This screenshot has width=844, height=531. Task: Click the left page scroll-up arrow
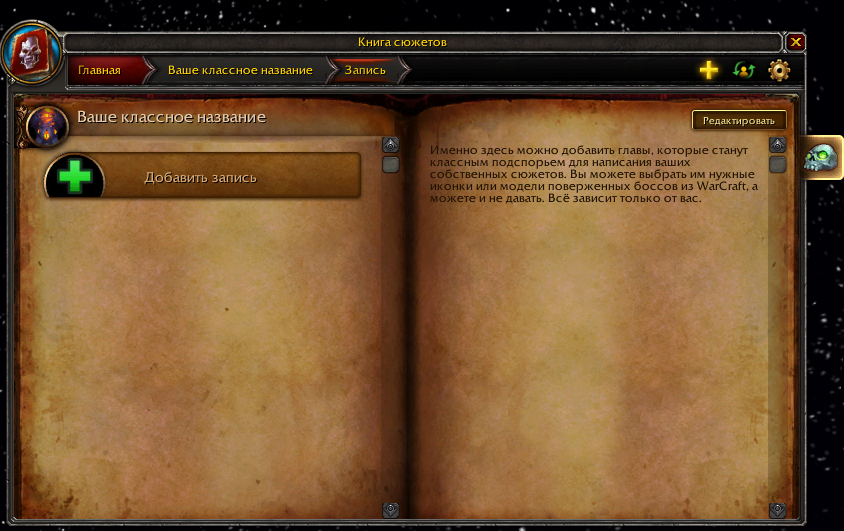pyautogui.click(x=390, y=145)
